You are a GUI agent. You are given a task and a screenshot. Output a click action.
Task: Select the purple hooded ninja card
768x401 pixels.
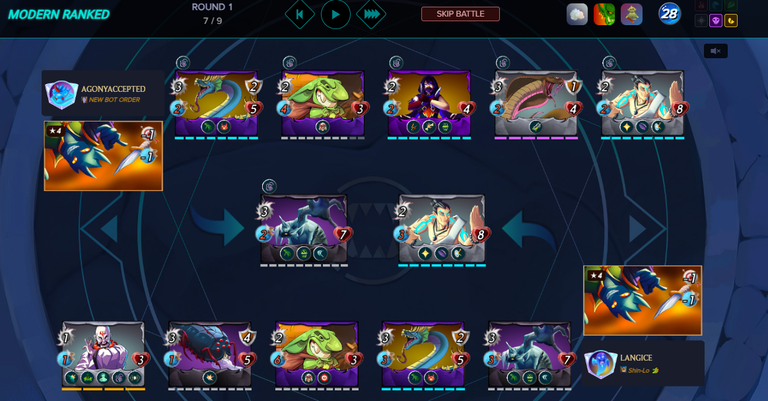click(x=429, y=103)
